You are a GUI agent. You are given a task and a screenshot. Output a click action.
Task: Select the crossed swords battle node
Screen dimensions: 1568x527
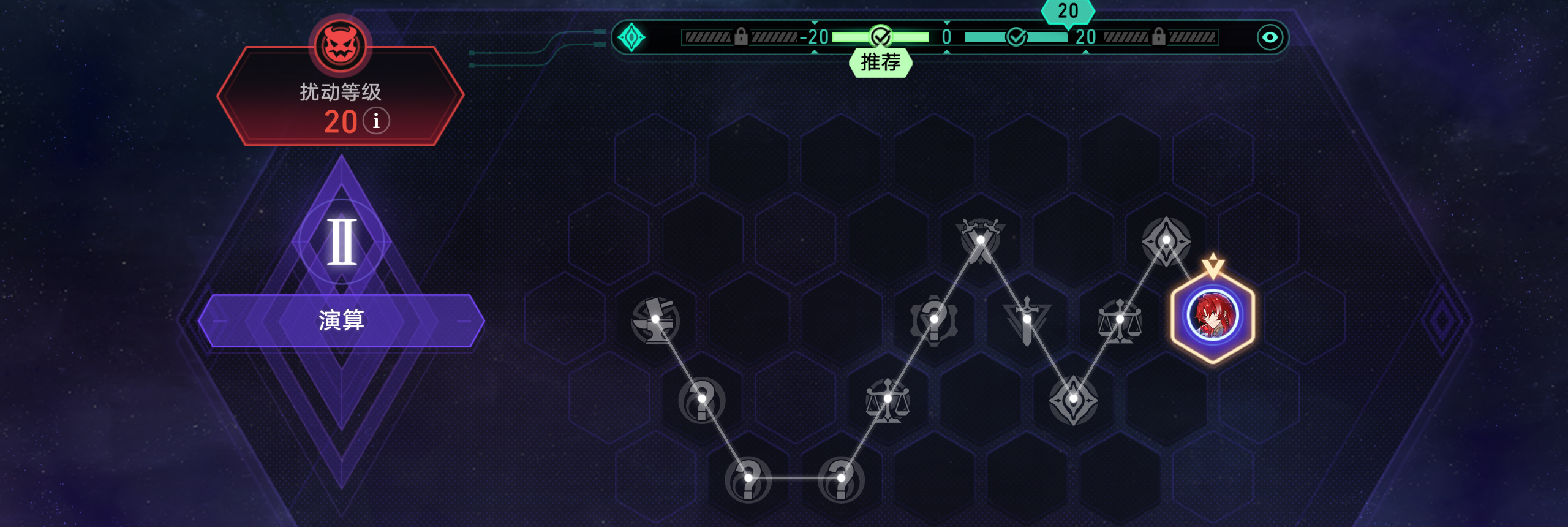click(980, 240)
